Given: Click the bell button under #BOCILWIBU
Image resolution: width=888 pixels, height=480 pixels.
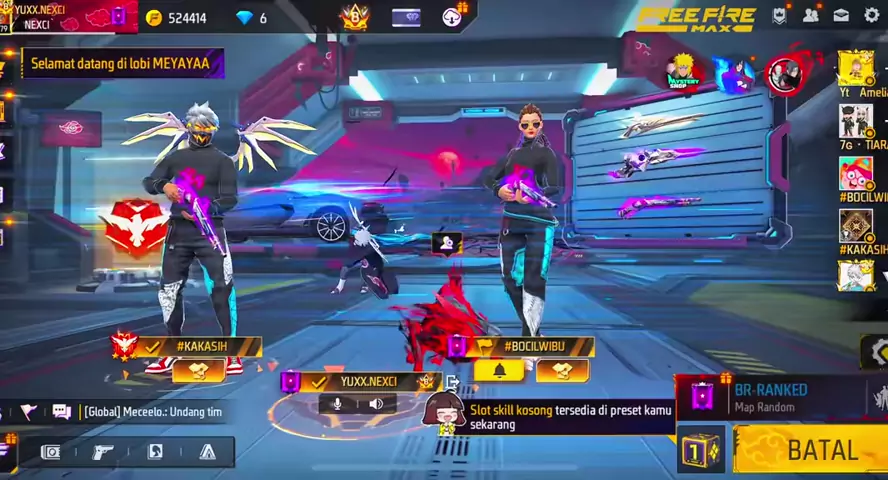Looking at the screenshot, I should click(505, 371).
